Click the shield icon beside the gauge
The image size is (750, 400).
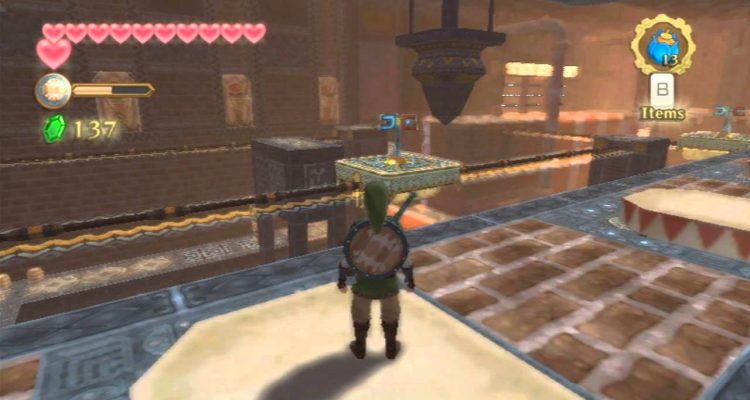point(52,91)
